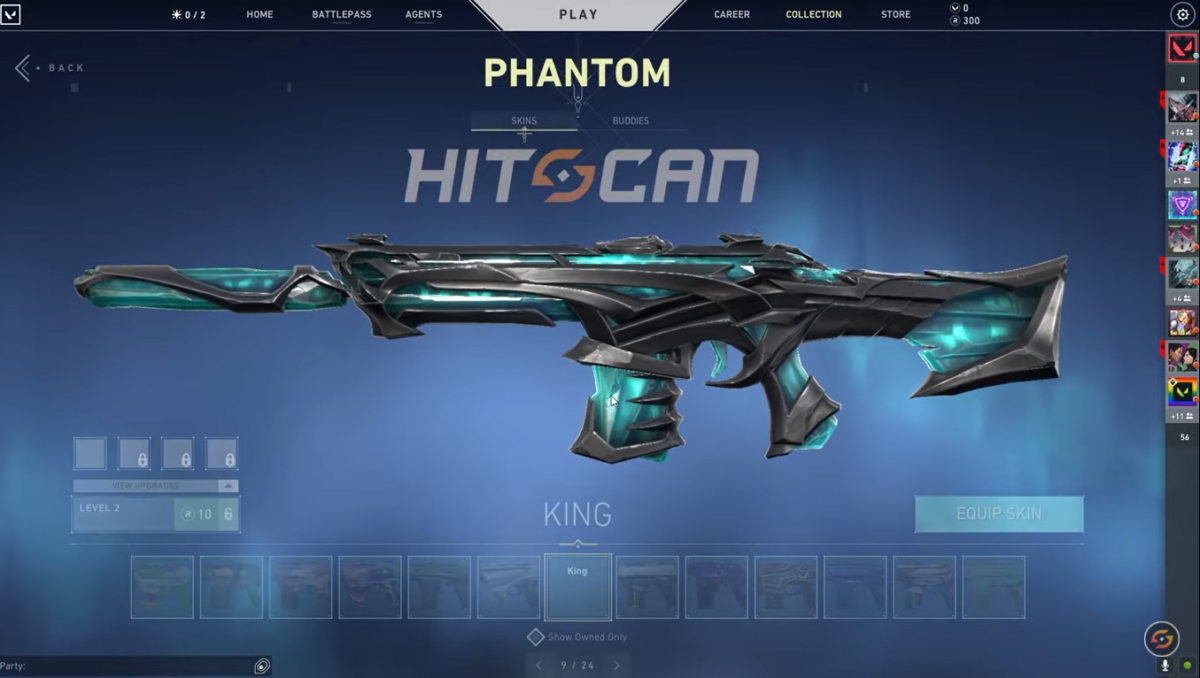1200x678 pixels.
Task: Unlock Level 2 upgrade for 10 points
Action: pyautogui.click(x=205, y=514)
